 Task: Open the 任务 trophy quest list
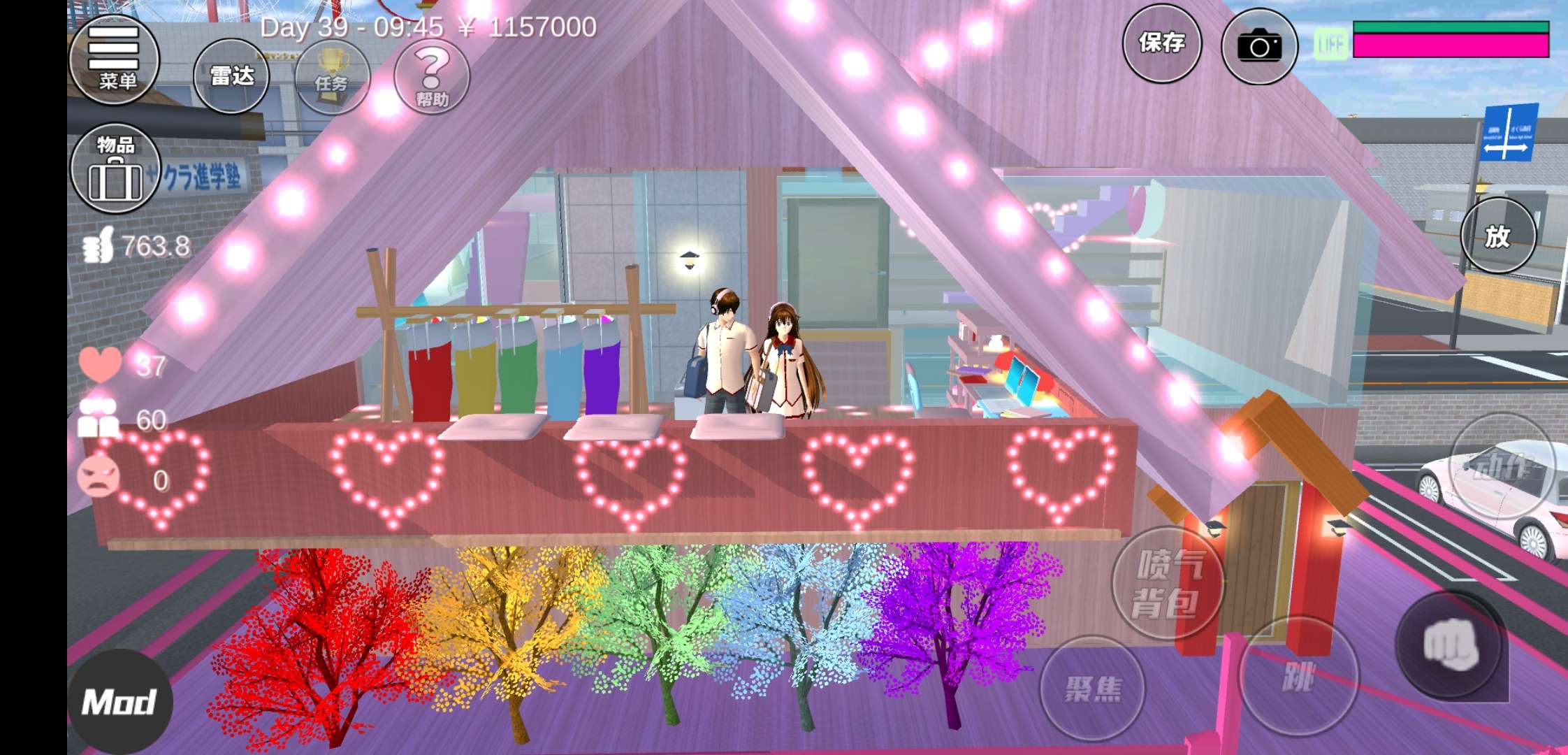[332, 77]
